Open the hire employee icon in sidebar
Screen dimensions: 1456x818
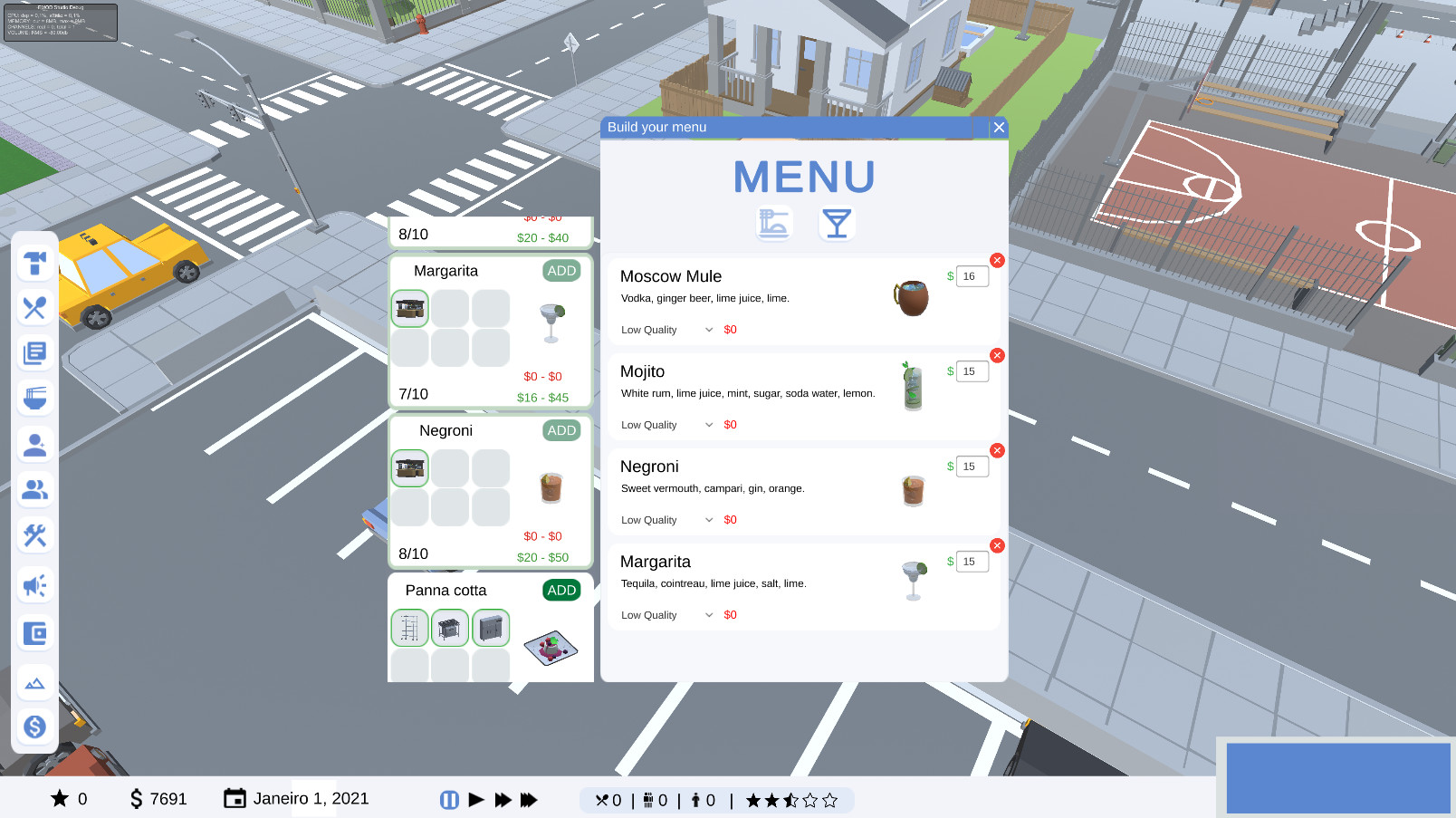click(x=34, y=444)
